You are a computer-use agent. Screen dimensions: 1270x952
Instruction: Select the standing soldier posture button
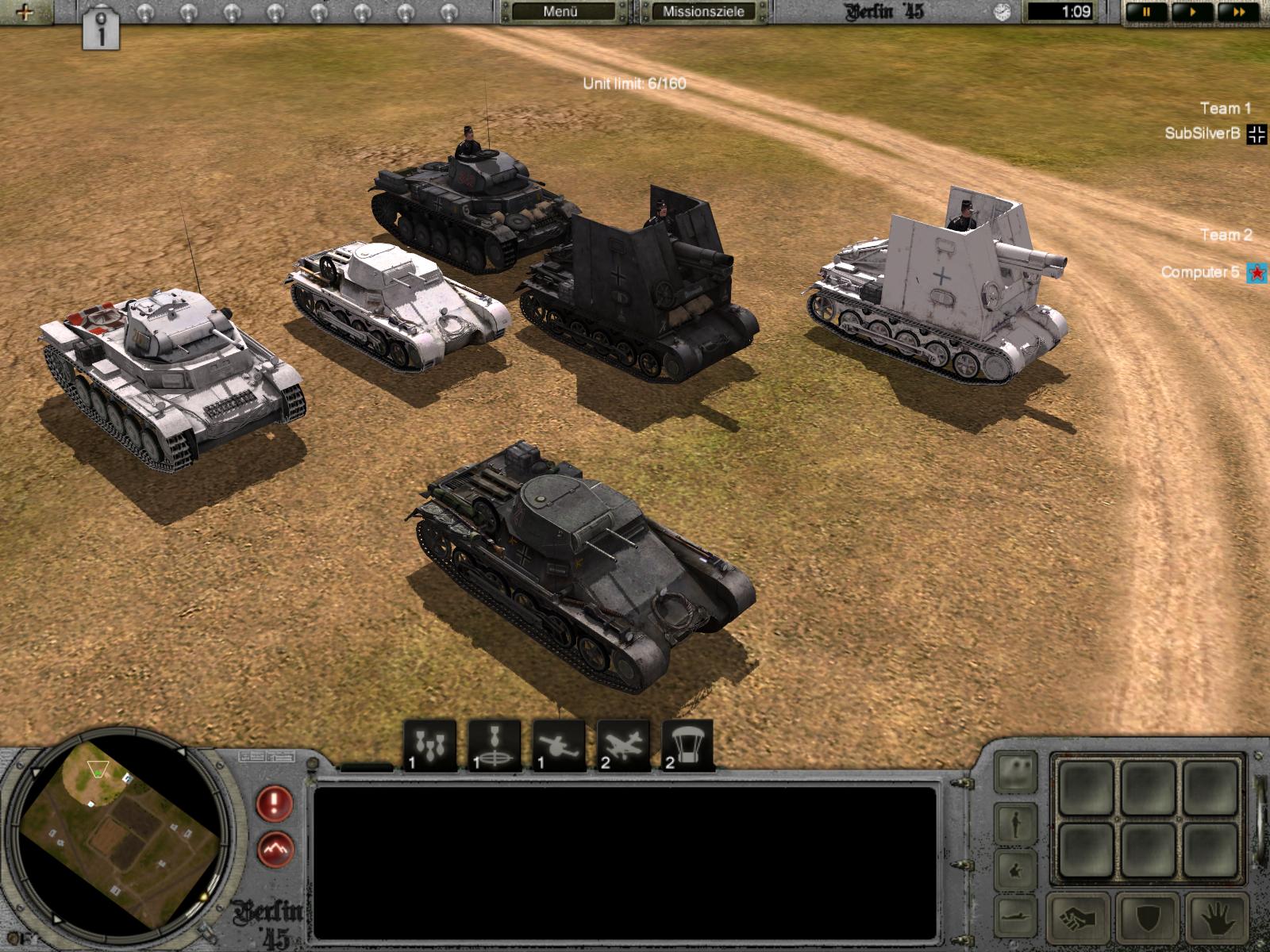tap(1017, 824)
